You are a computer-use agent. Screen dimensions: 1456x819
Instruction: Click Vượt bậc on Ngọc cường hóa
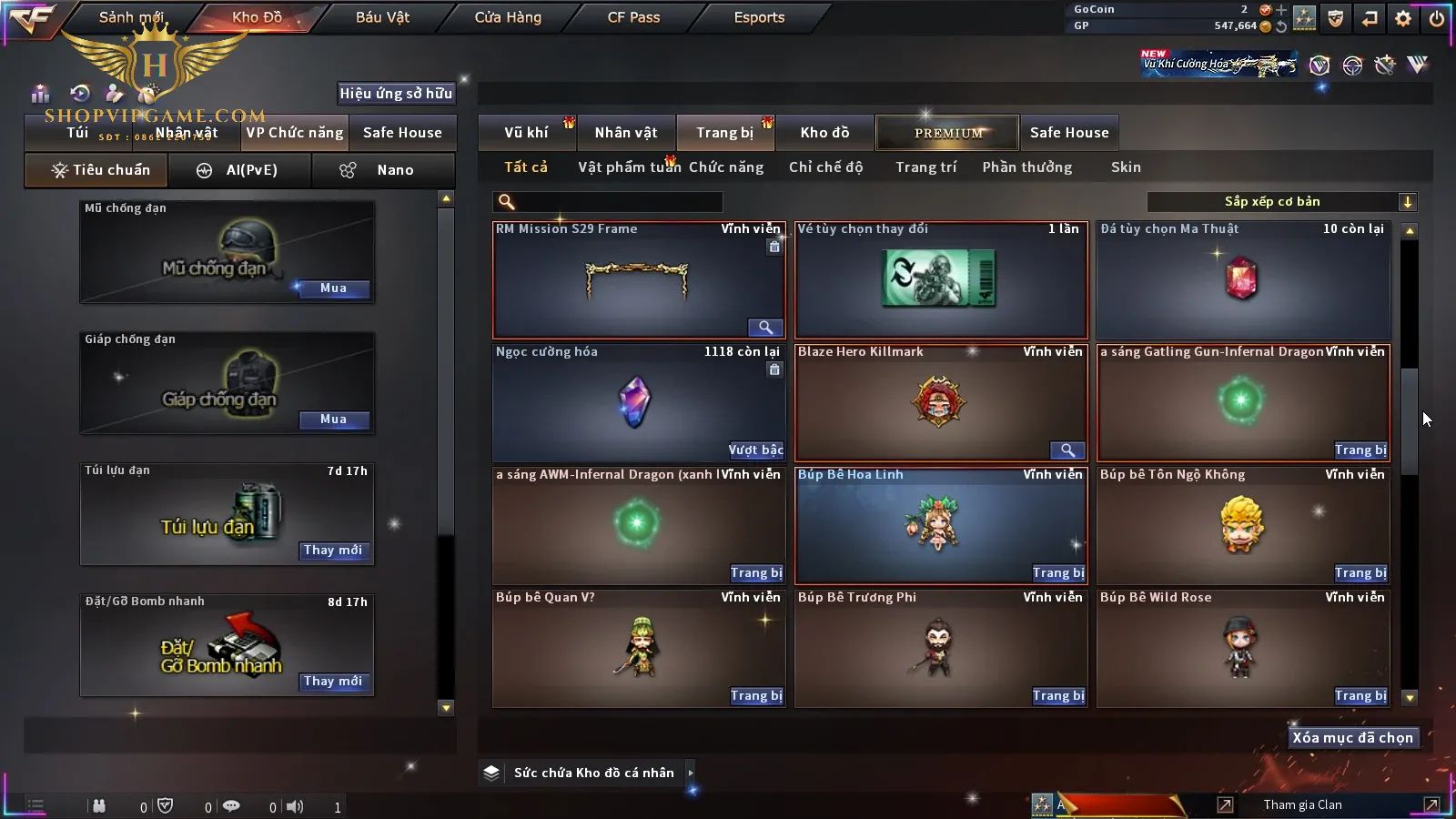755,450
